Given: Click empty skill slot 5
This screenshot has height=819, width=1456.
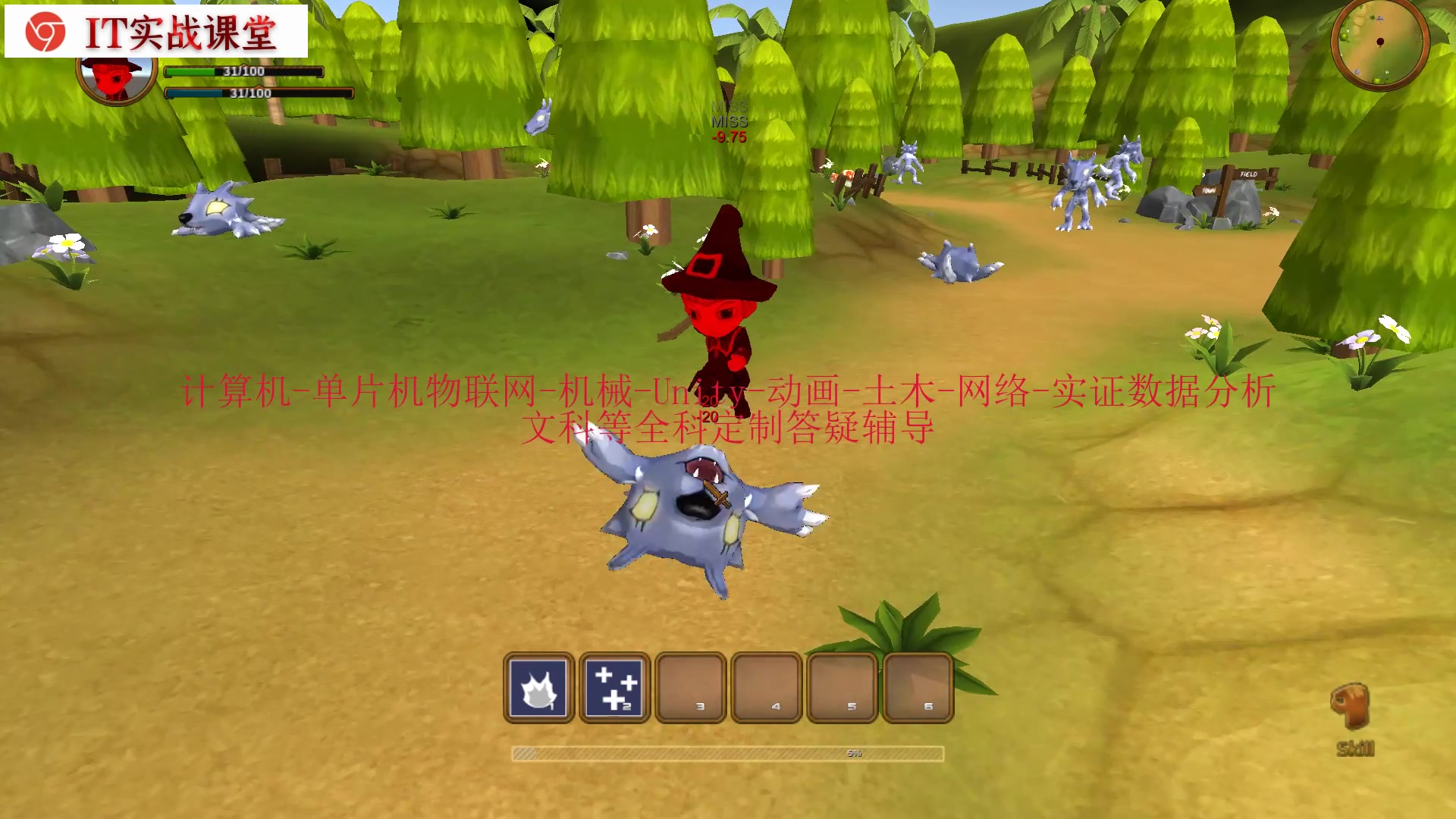Looking at the screenshot, I should coord(843,689).
